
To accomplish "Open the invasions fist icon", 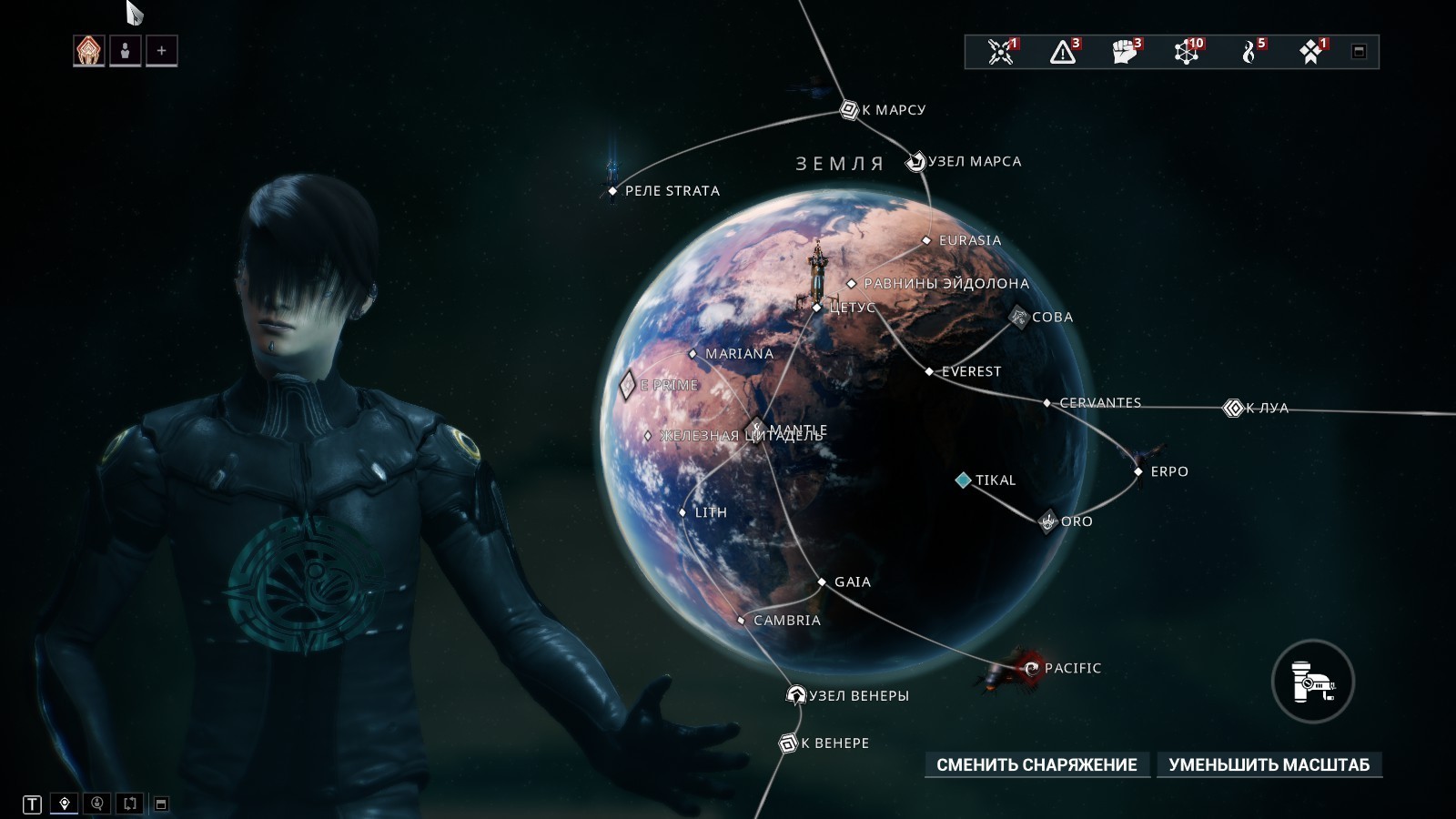I will point(1125,52).
